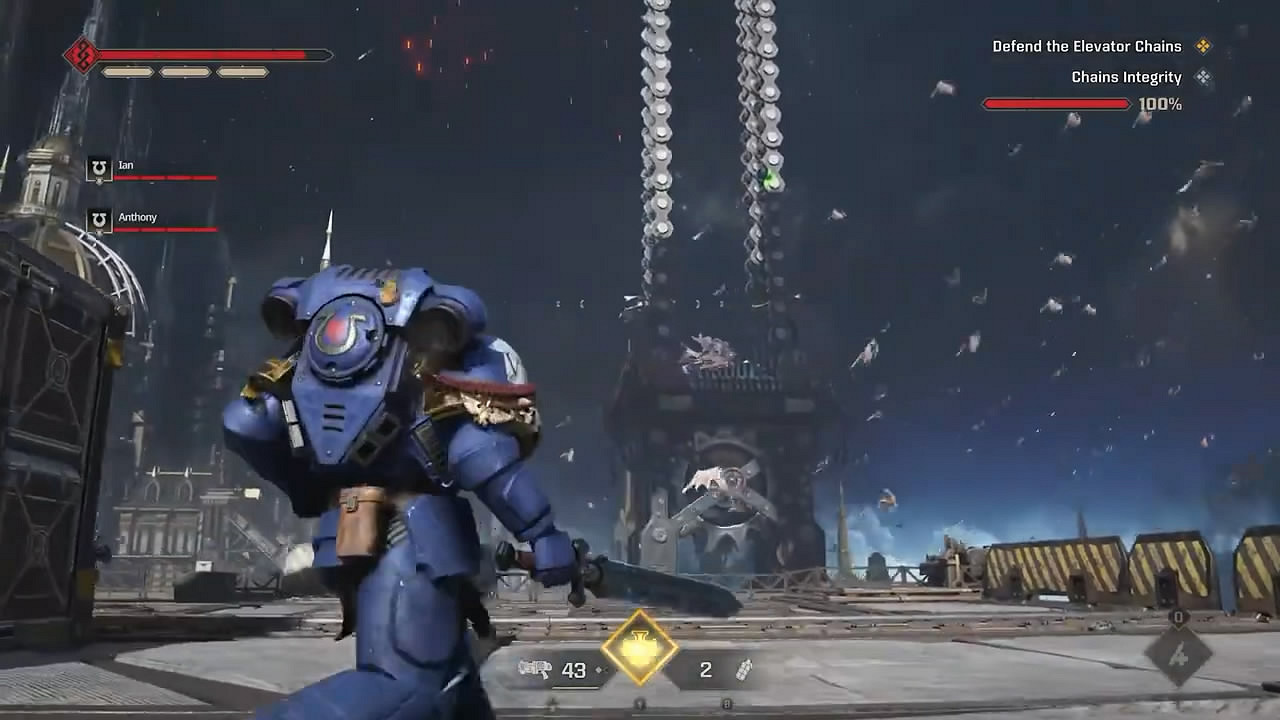Click the diamond icon next to Defend objective

click(1206, 46)
